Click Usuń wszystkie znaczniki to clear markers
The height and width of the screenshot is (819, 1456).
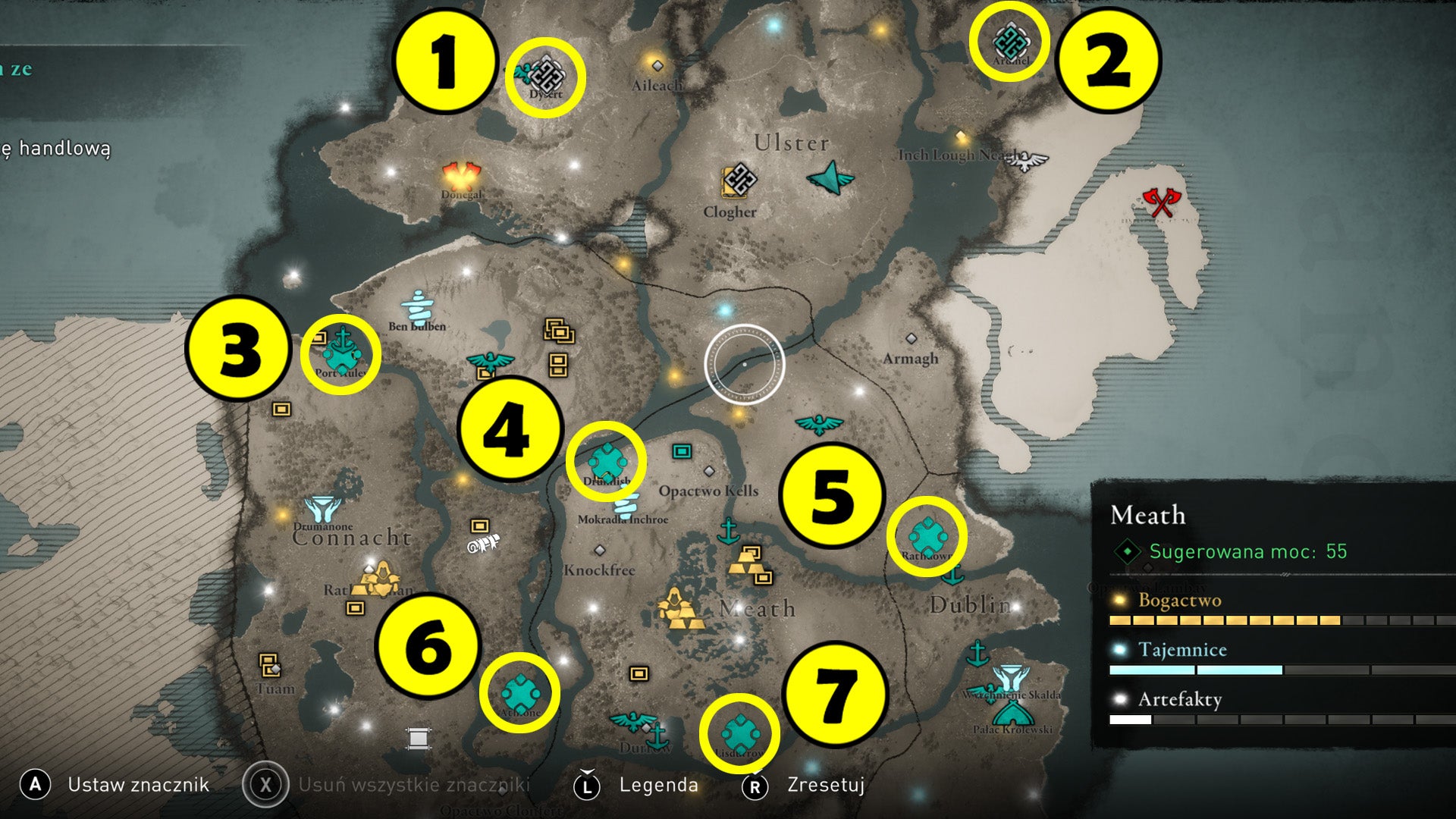tap(413, 786)
